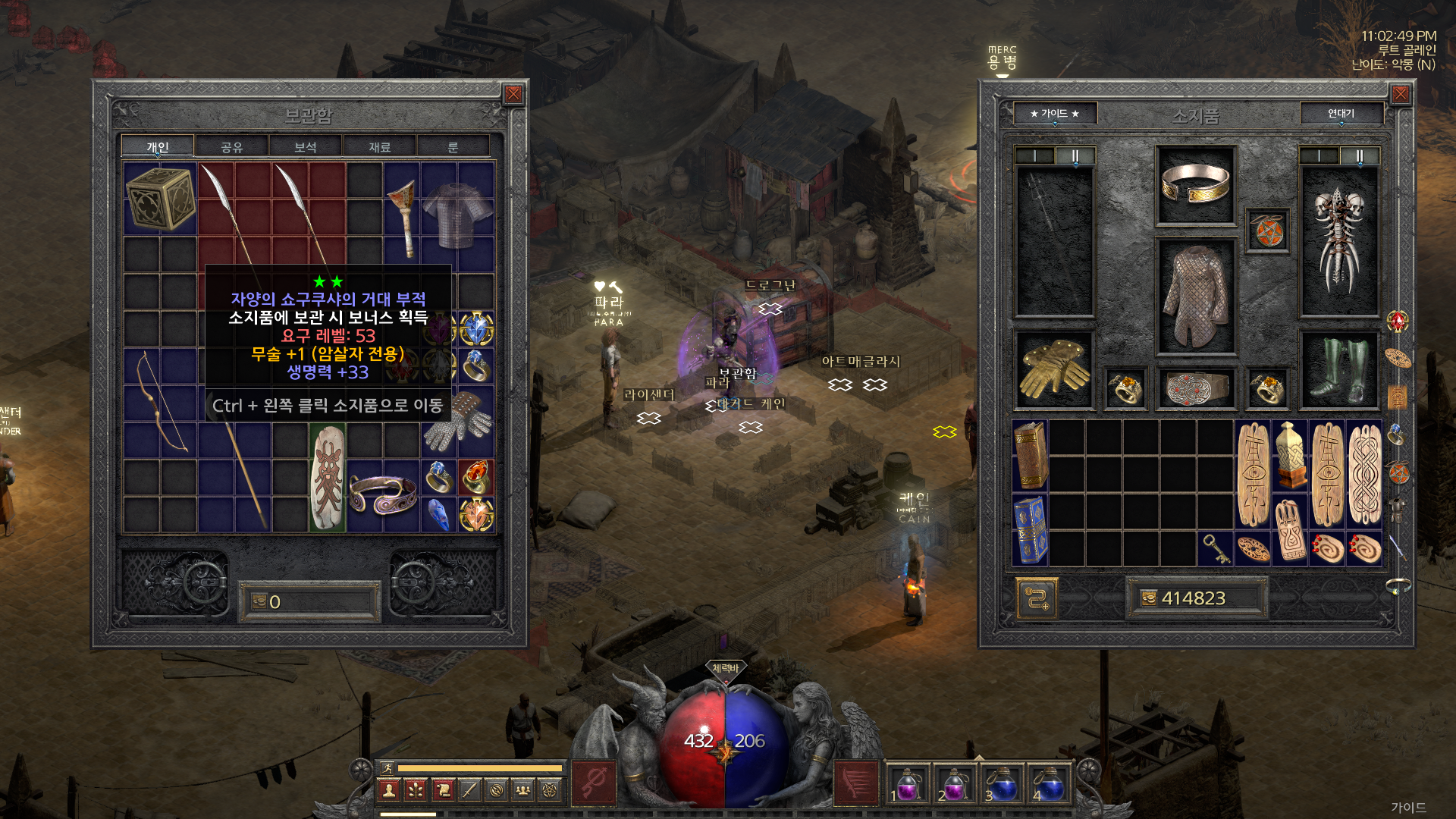Open the 보석 stash tab
1456x819 pixels.
click(x=305, y=147)
